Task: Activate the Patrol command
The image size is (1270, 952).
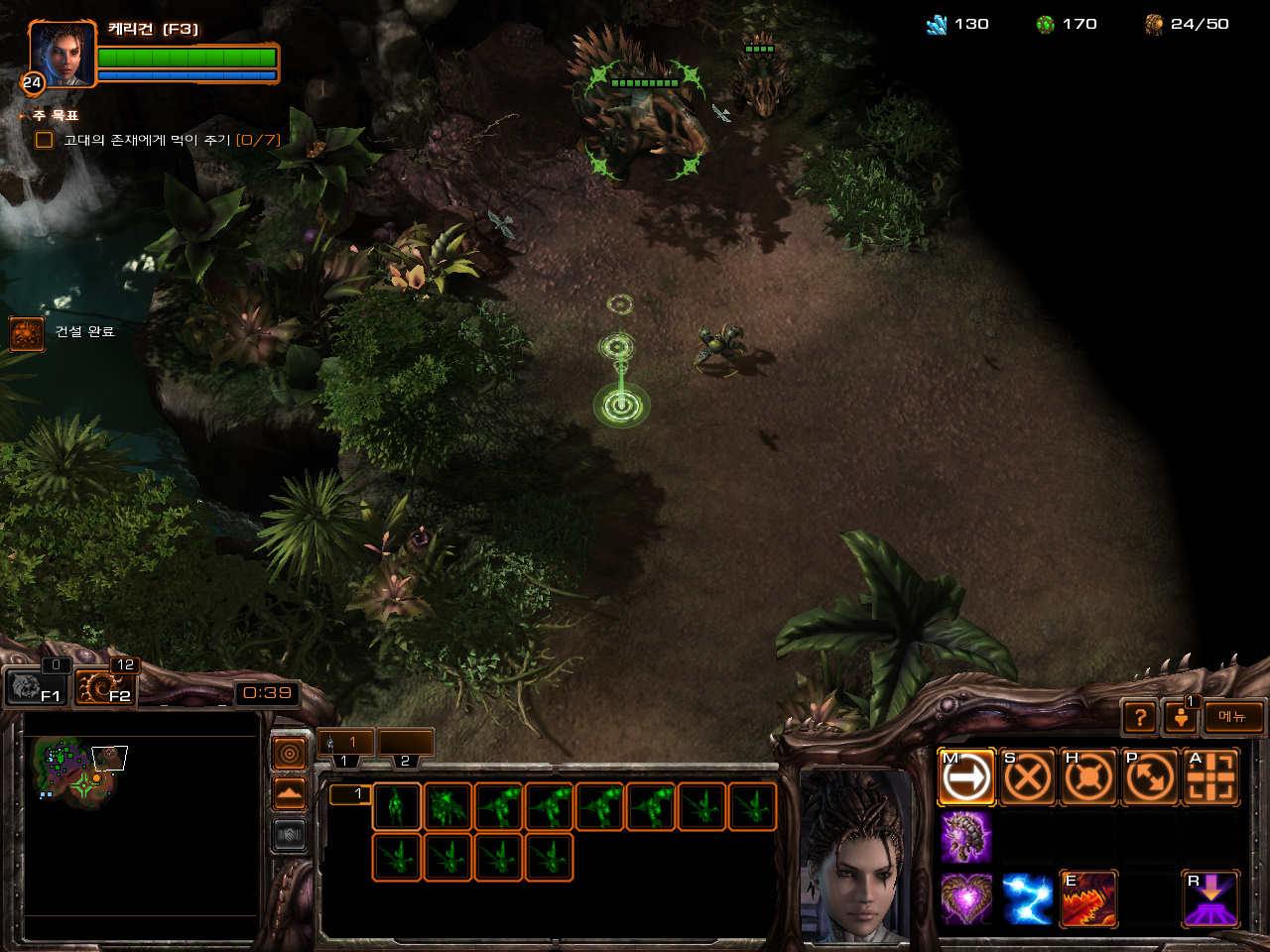Action: (1150, 777)
